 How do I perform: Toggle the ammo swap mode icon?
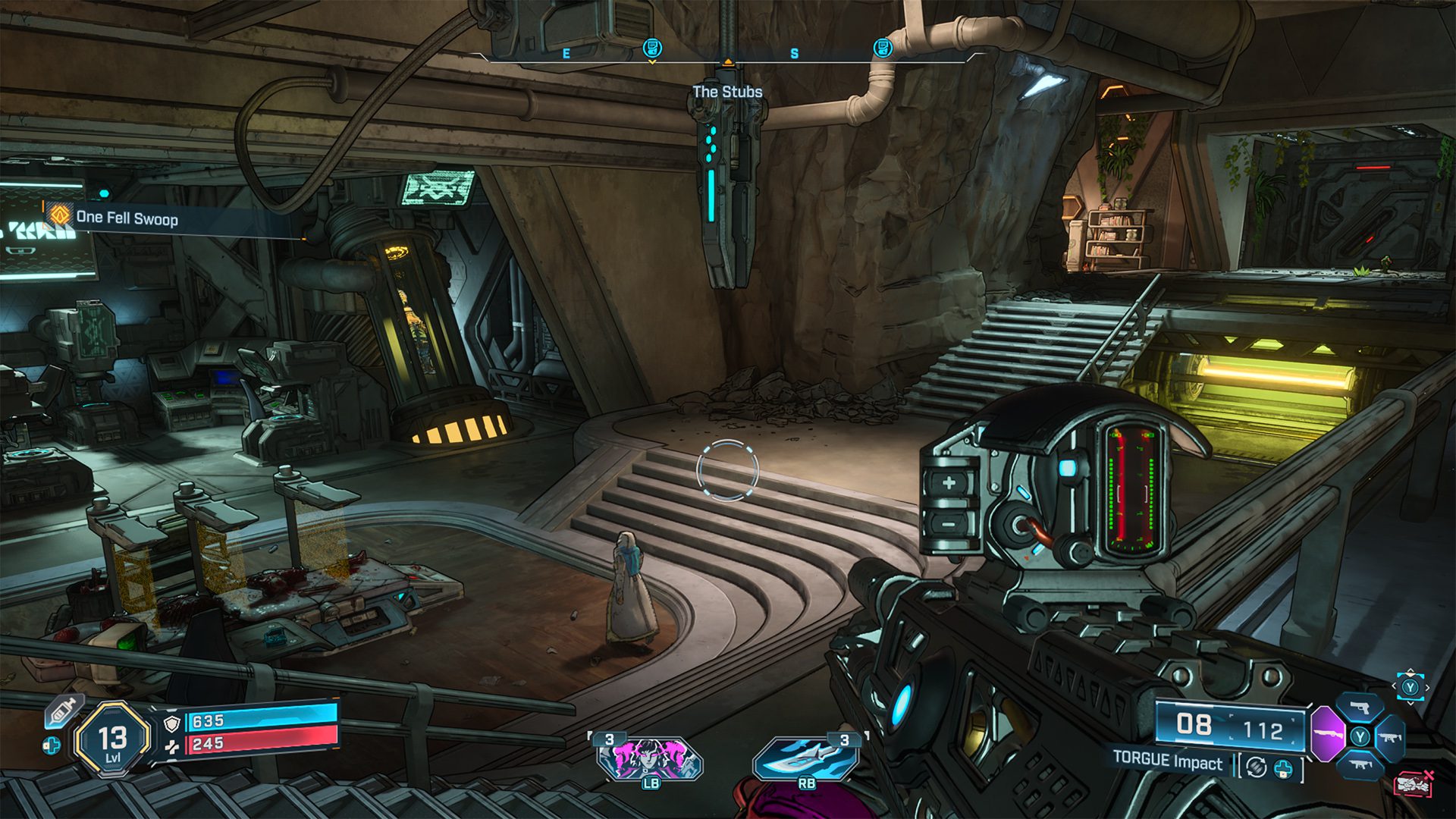pyautogui.click(x=1256, y=767)
